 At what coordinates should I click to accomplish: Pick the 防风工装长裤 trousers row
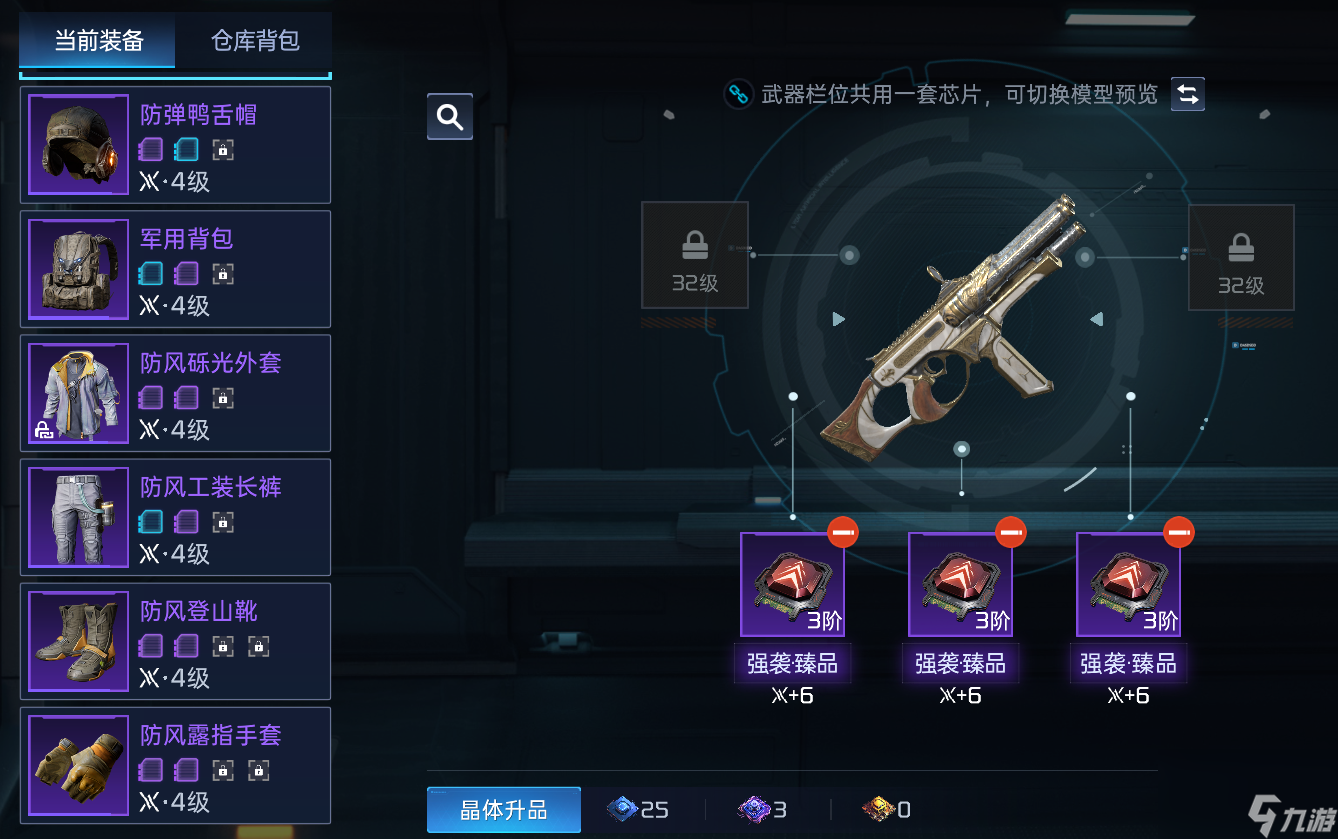pyautogui.click(x=175, y=517)
